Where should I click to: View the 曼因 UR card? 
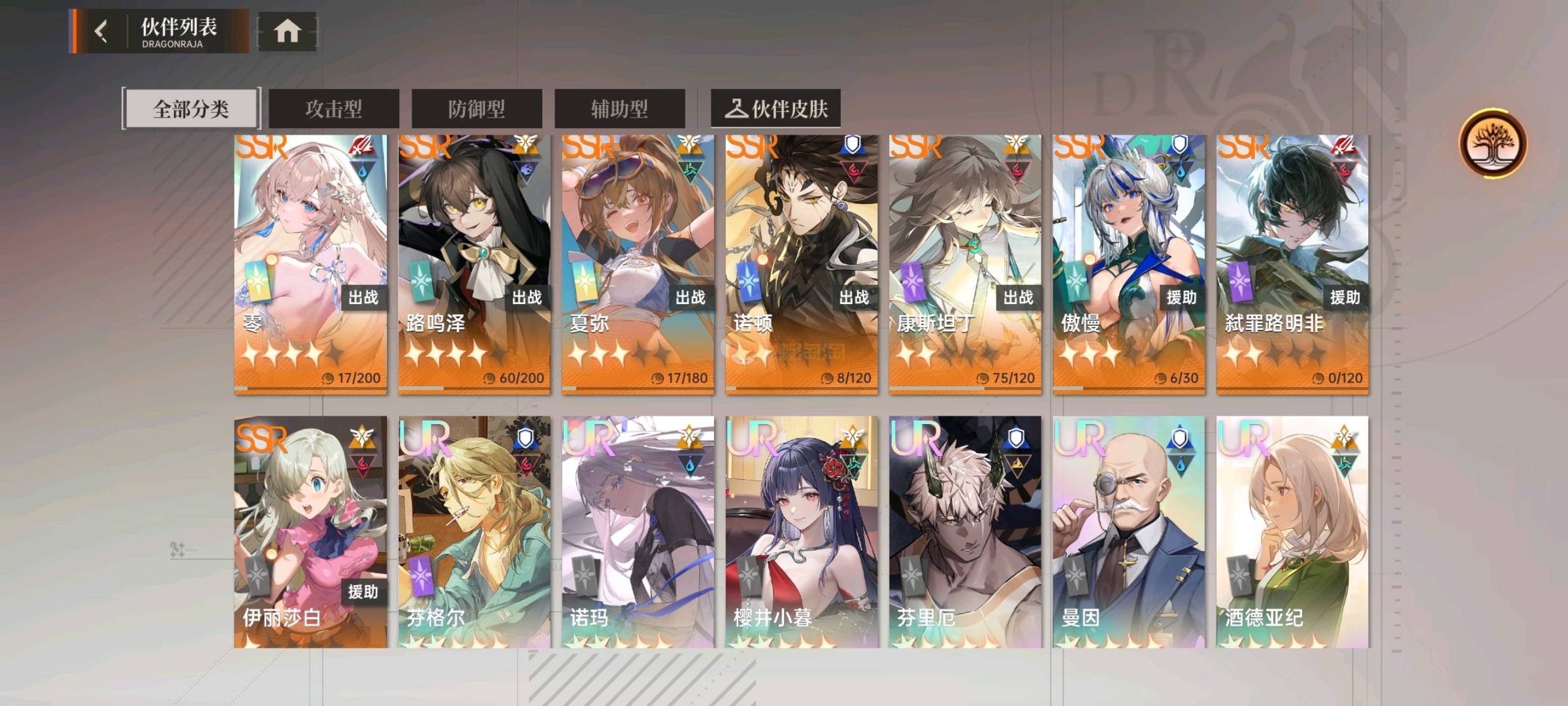pos(1129,532)
